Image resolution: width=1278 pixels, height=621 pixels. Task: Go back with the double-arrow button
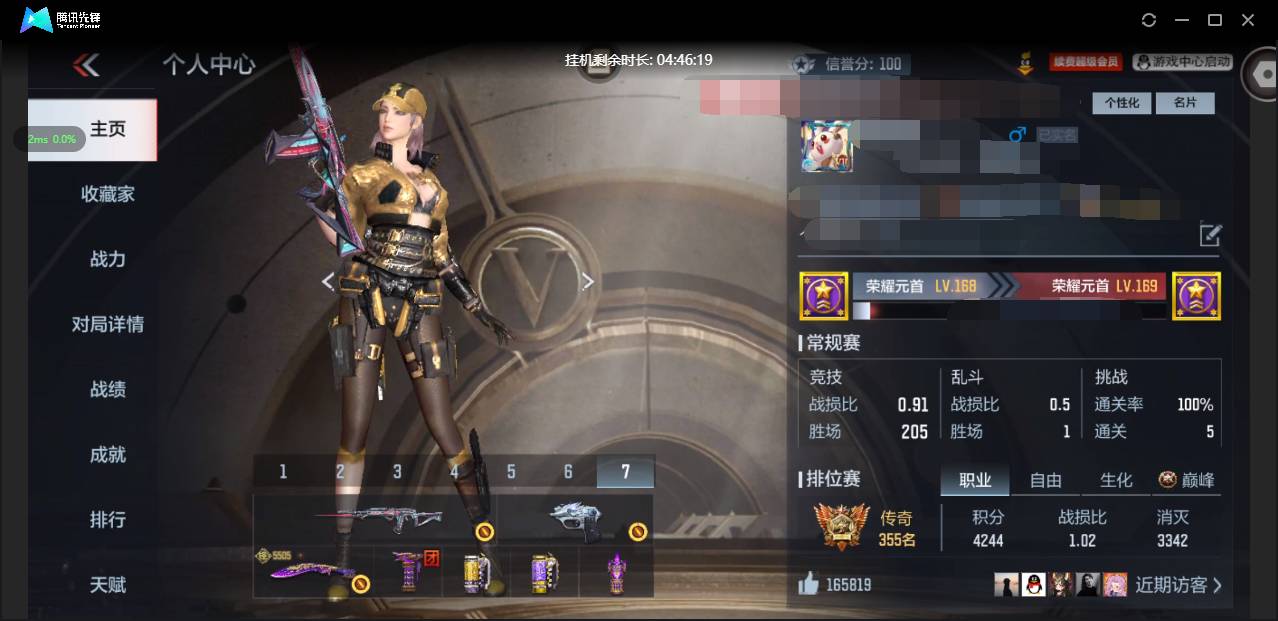pos(86,66)
